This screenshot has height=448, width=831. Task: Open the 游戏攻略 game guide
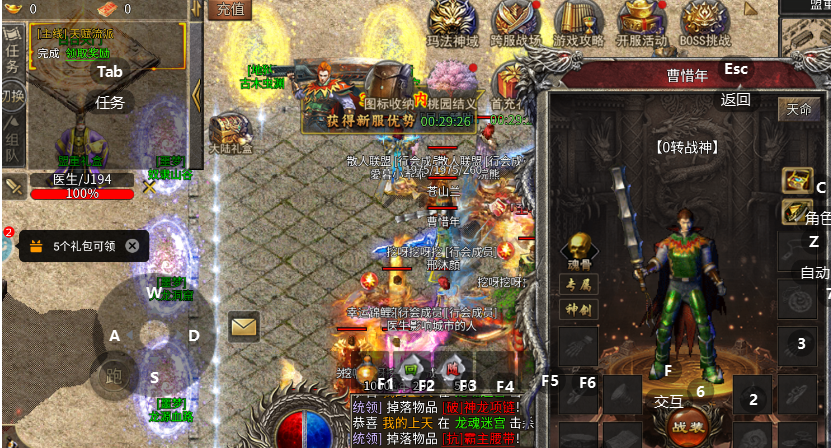(x=579, y=22)
